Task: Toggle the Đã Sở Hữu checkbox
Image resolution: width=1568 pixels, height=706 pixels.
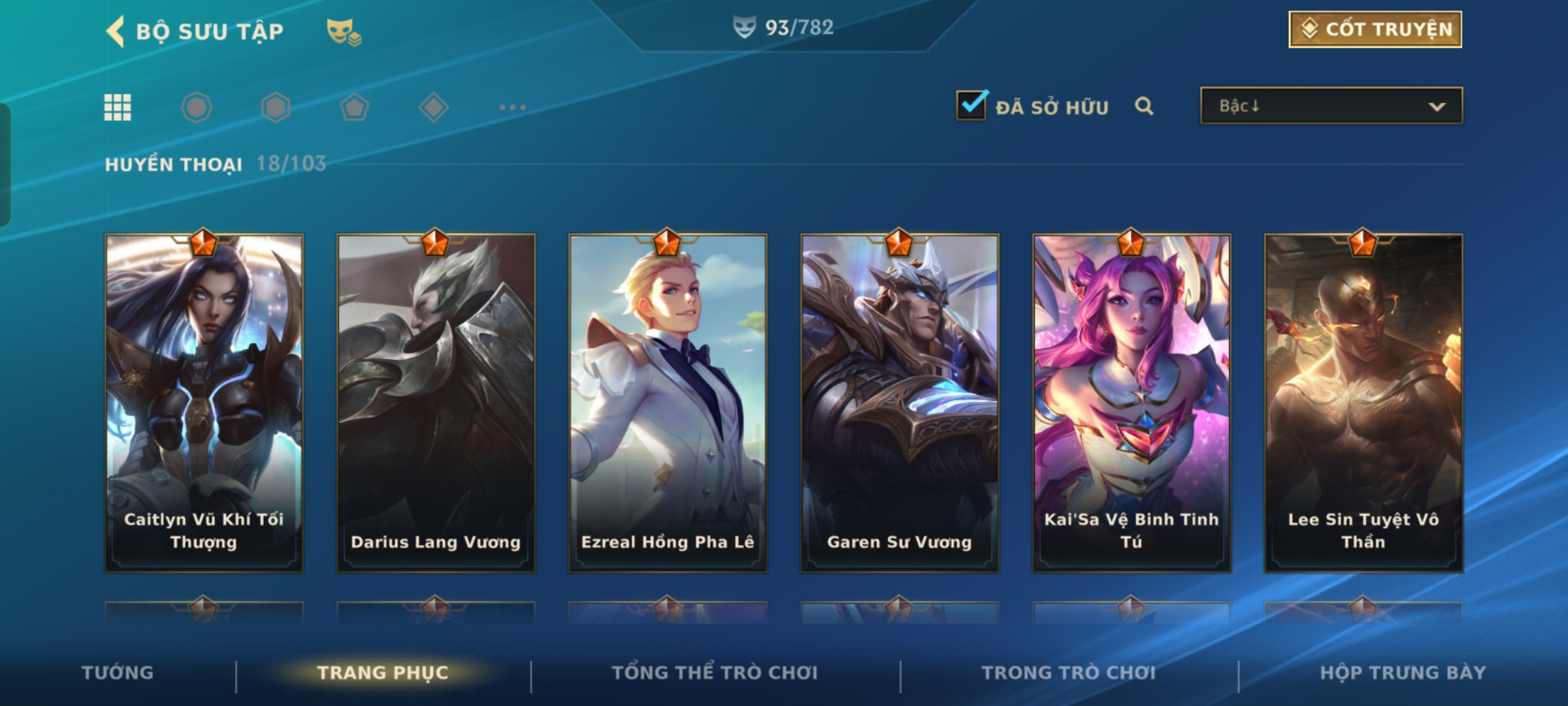Action: coord(972,105)
